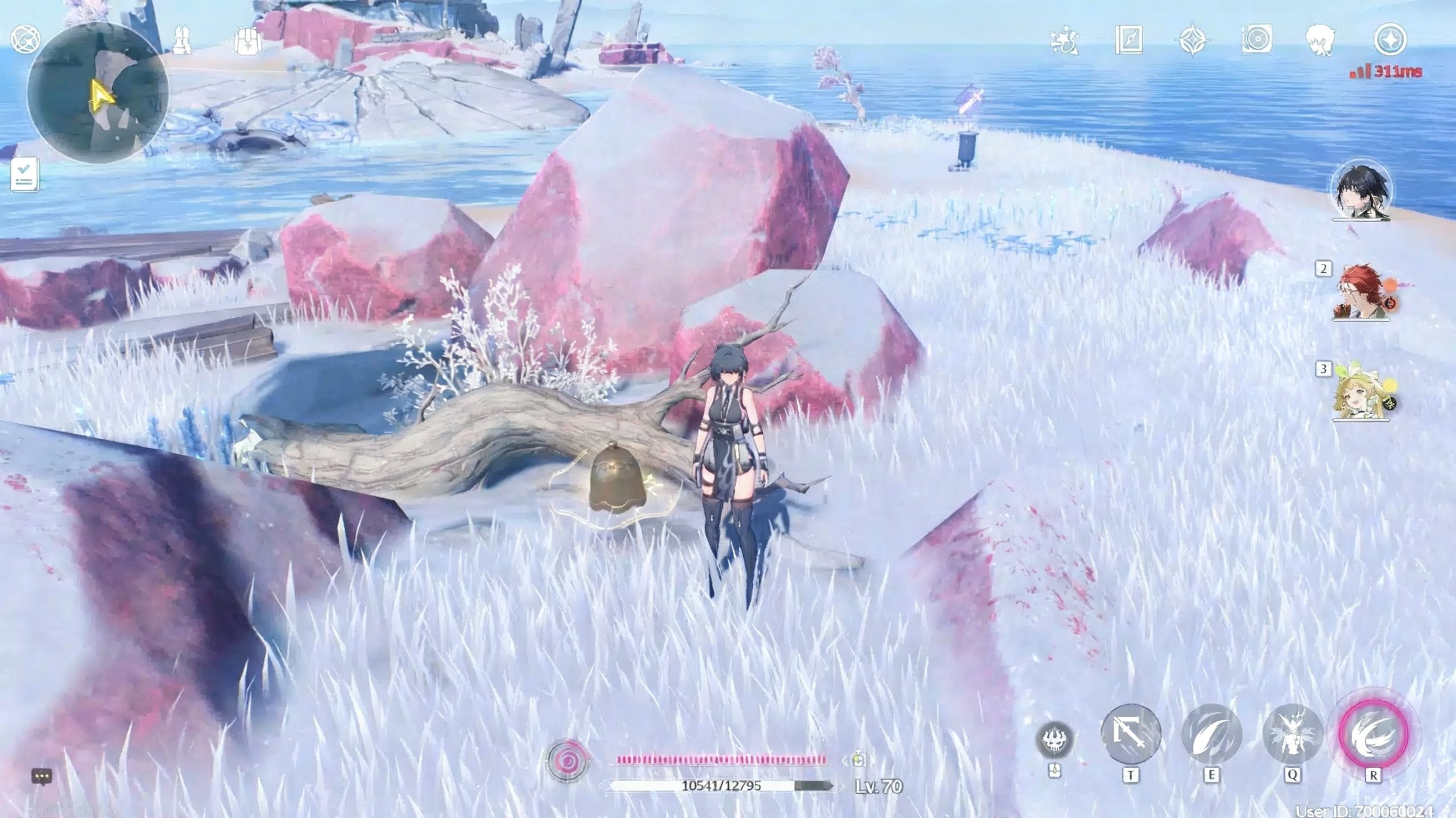This screenshot has width=1456, height=818.
Task: Open the quest checklist tracker
Action: 24,174
